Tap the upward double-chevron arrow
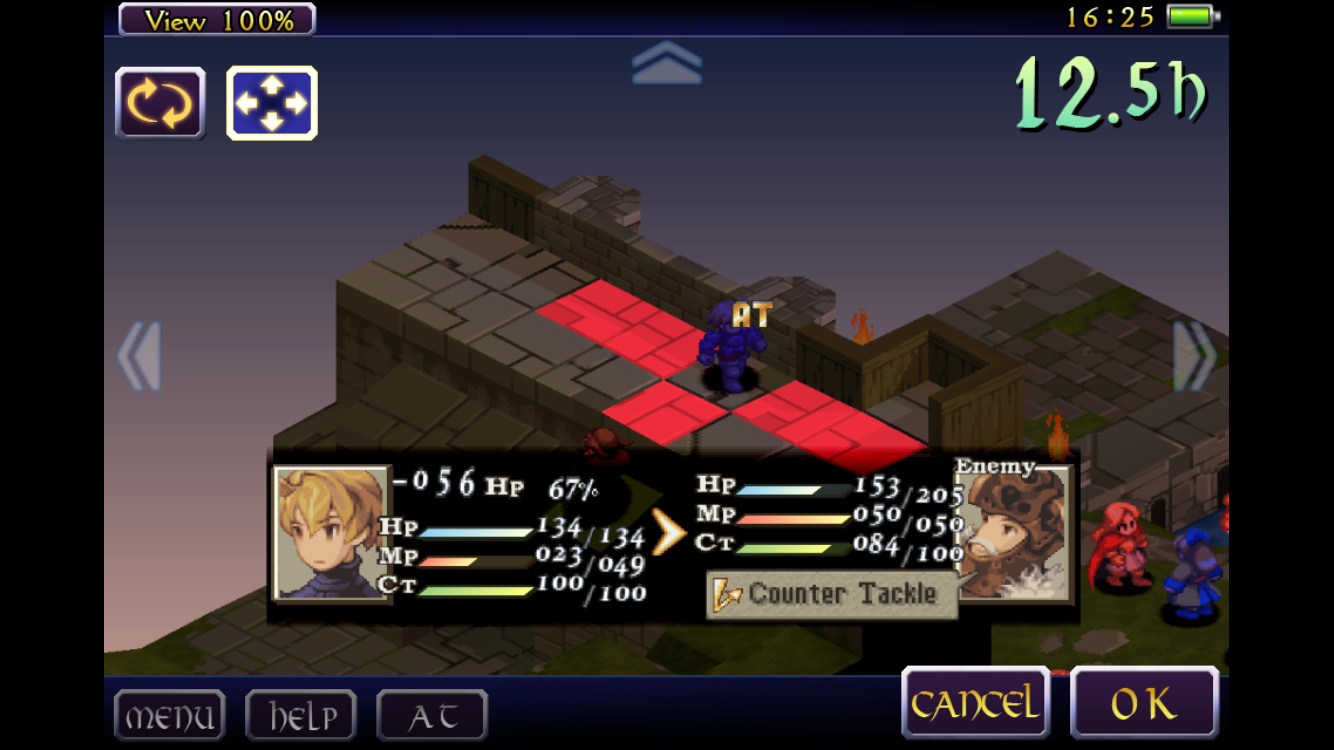Image resolution: width=1334 pixels, height=750 pixels. click(x=667, y=63)
